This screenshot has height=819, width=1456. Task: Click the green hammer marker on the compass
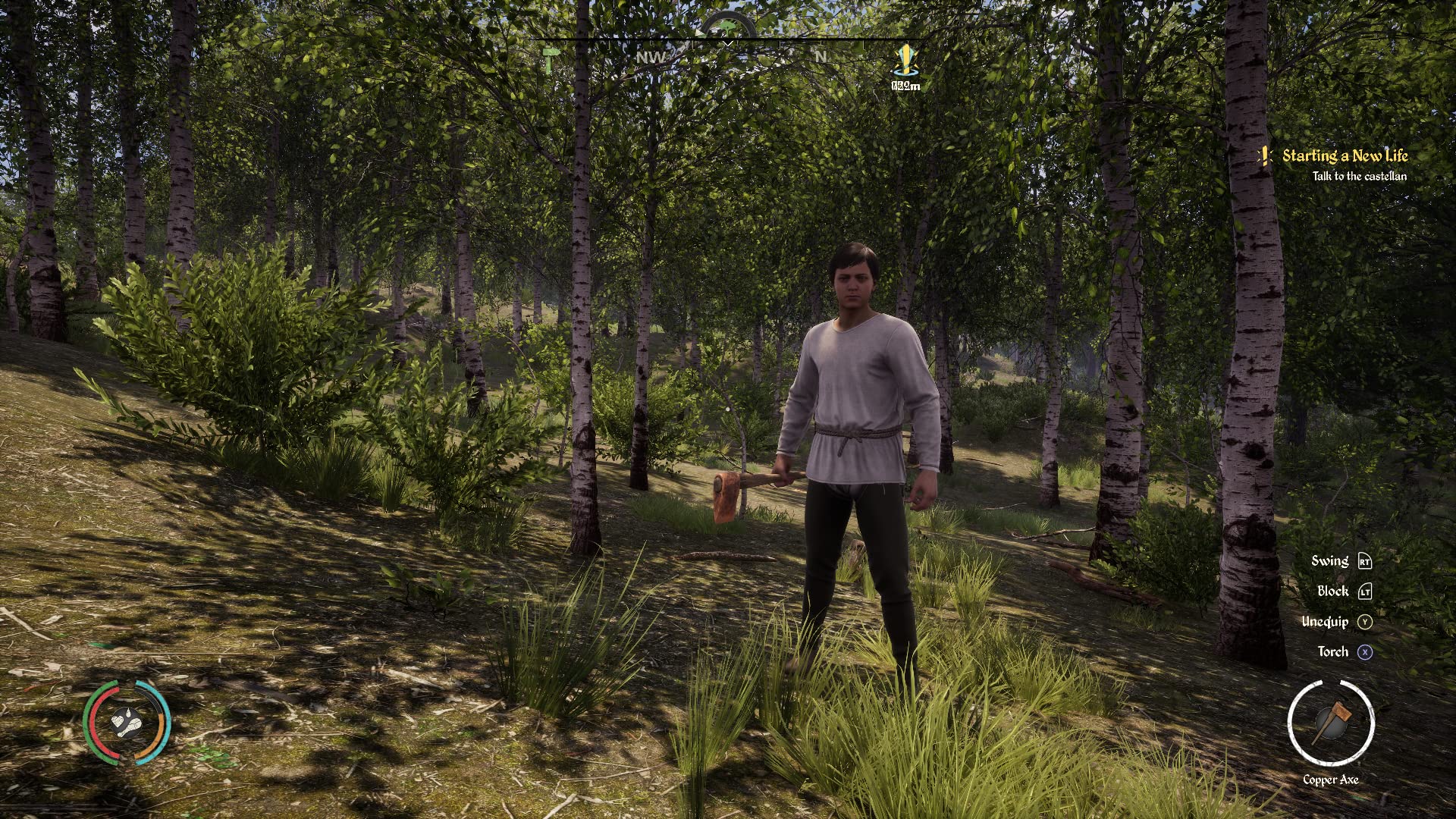coord(549,59)
